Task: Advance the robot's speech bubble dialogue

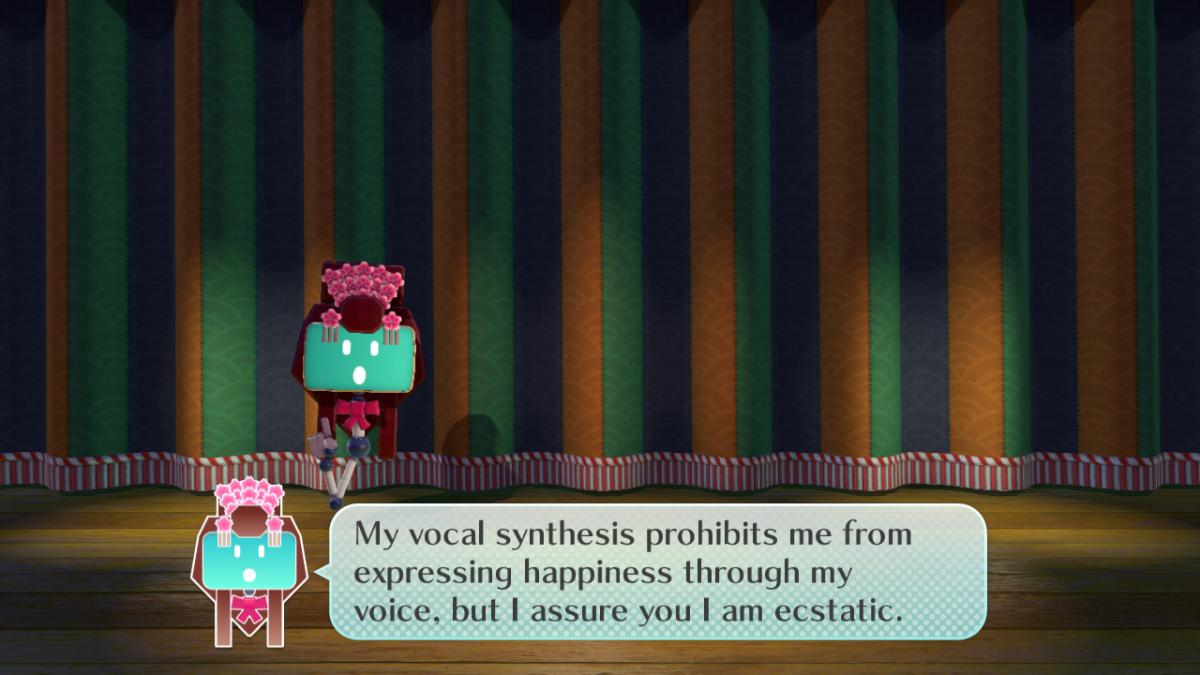Action: click(x=657, y=572)
